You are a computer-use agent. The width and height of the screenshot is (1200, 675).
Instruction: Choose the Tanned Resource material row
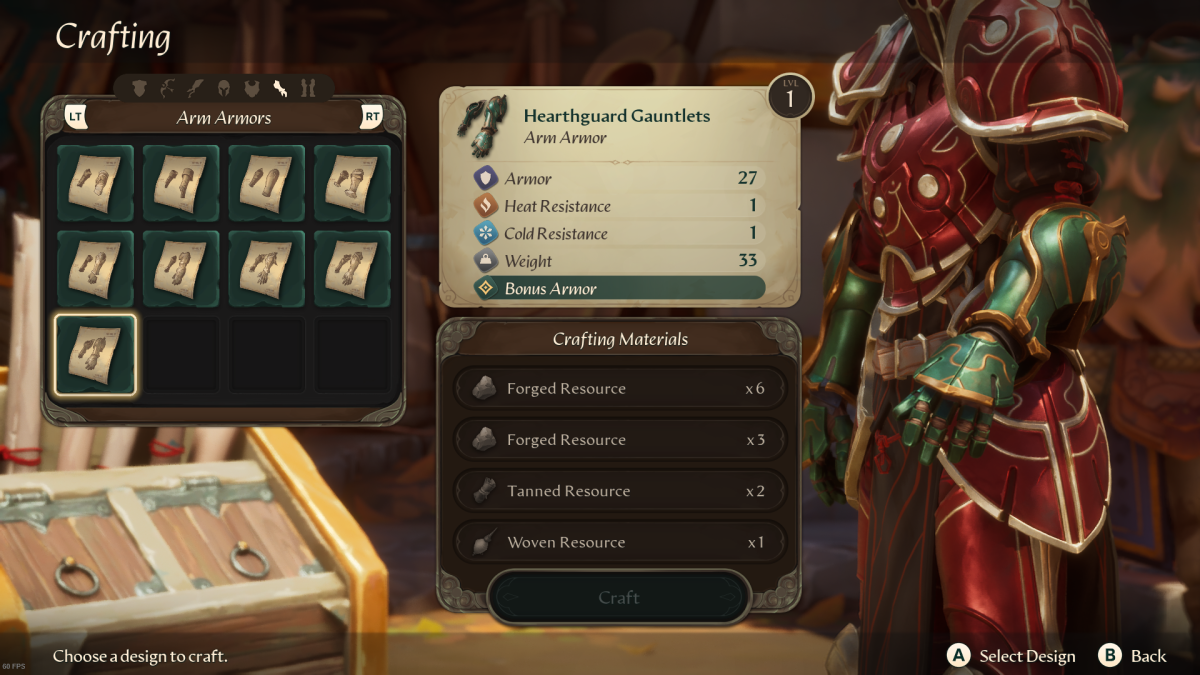[620, 491]
